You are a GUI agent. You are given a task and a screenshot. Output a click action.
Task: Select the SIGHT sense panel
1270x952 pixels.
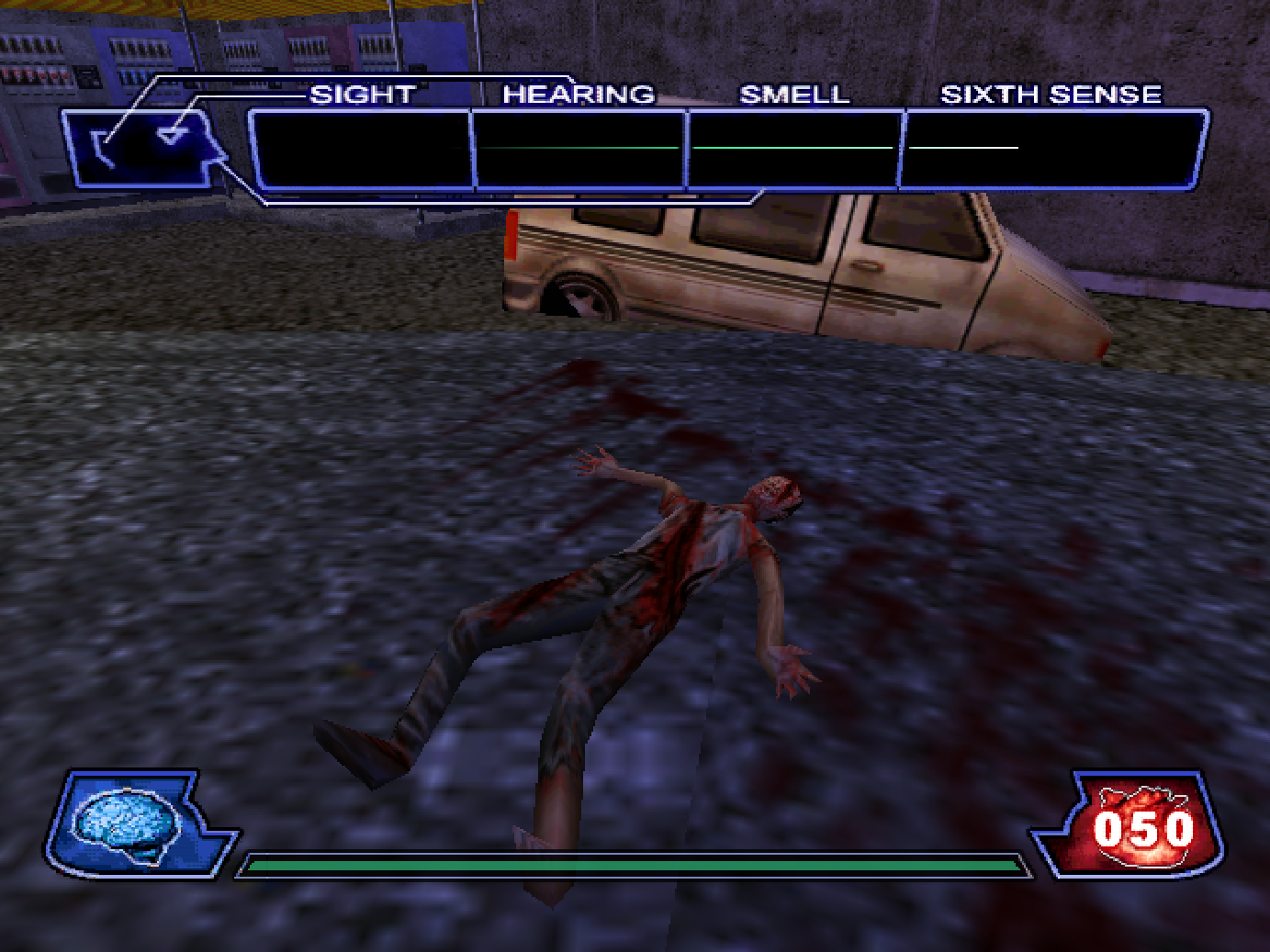click(361, 149)
